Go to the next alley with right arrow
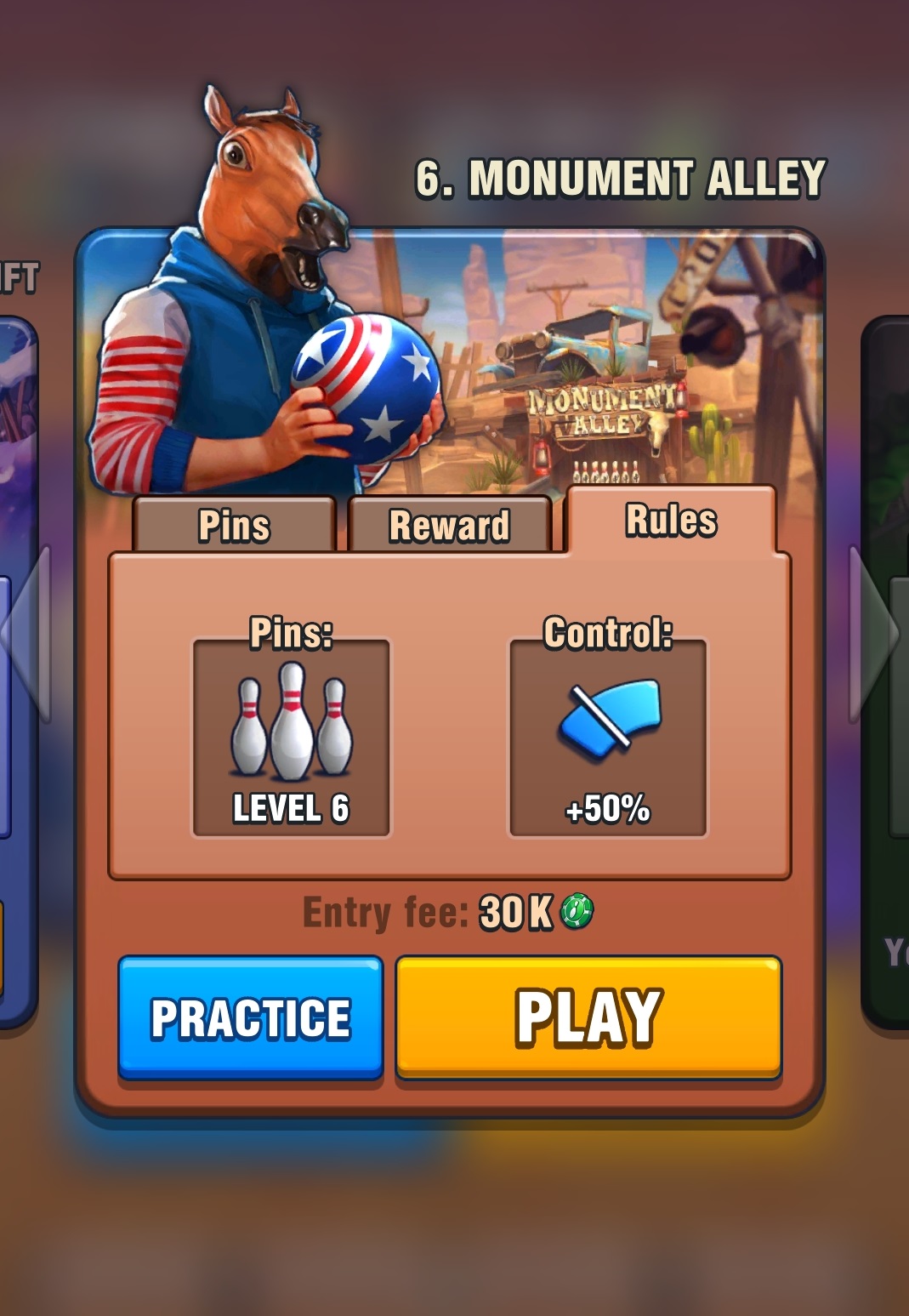This screenshot has width=909, height=1316. [874, 633]
